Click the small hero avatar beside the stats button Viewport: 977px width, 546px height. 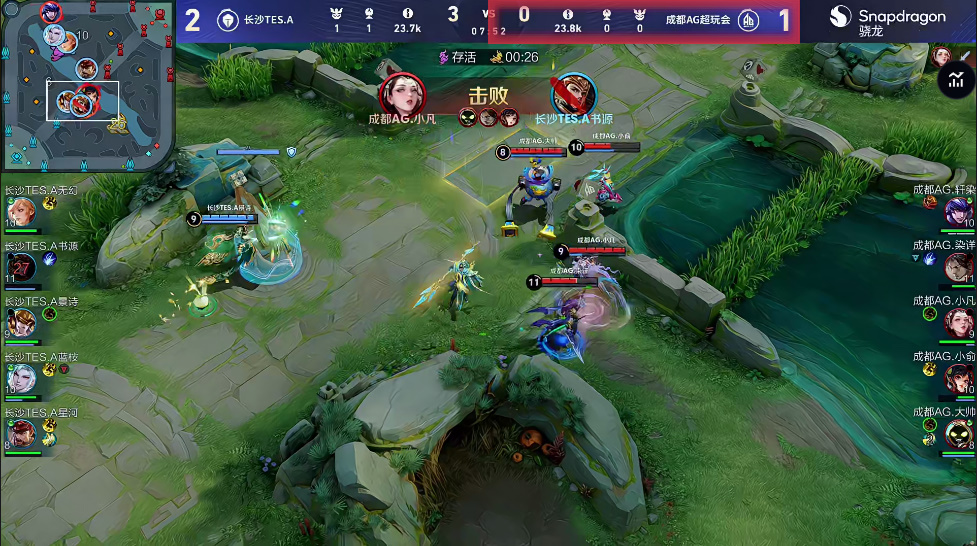[x=940, y=56]
